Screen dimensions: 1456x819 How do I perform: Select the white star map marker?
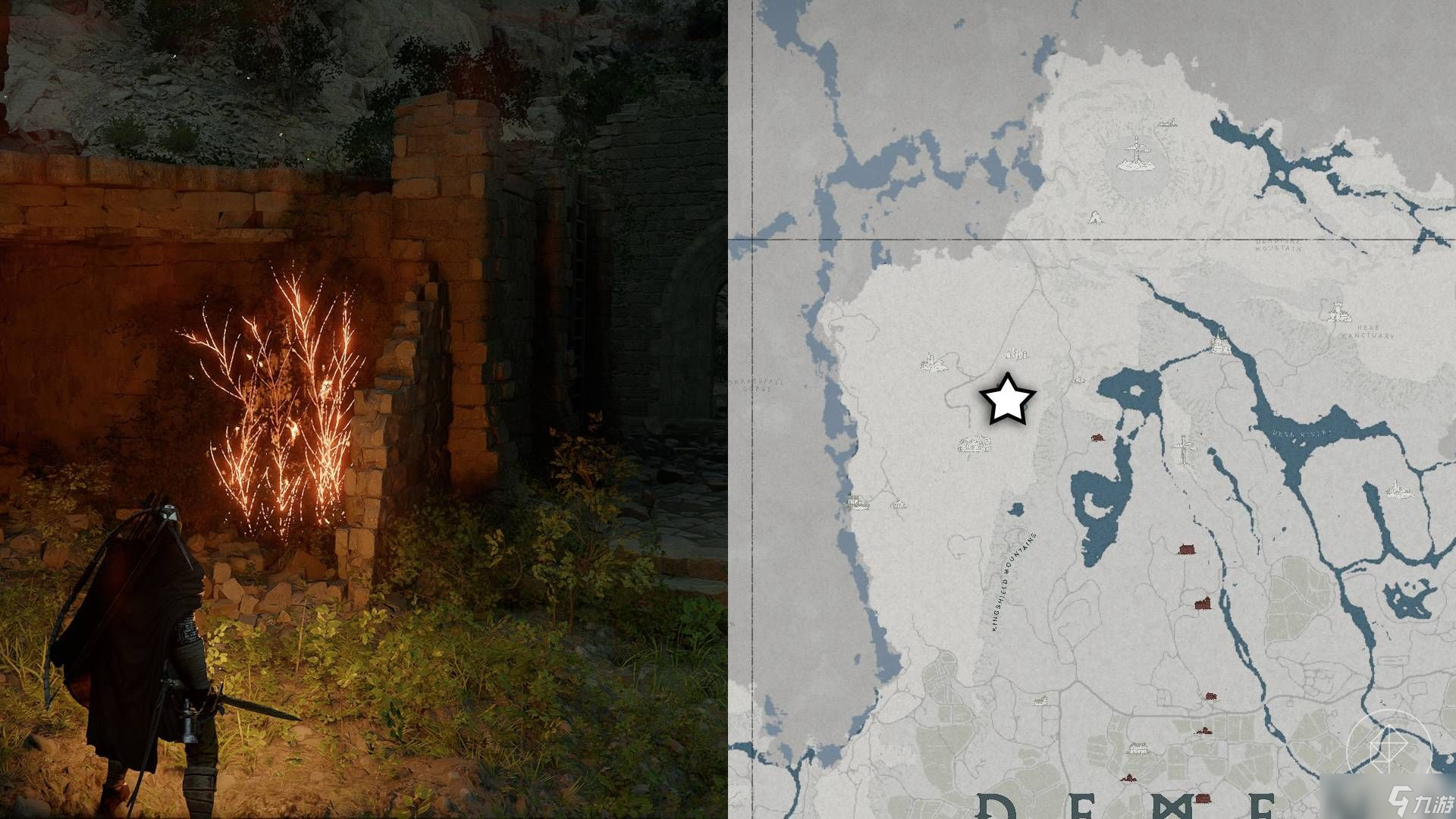click(x=1007, y=399)
